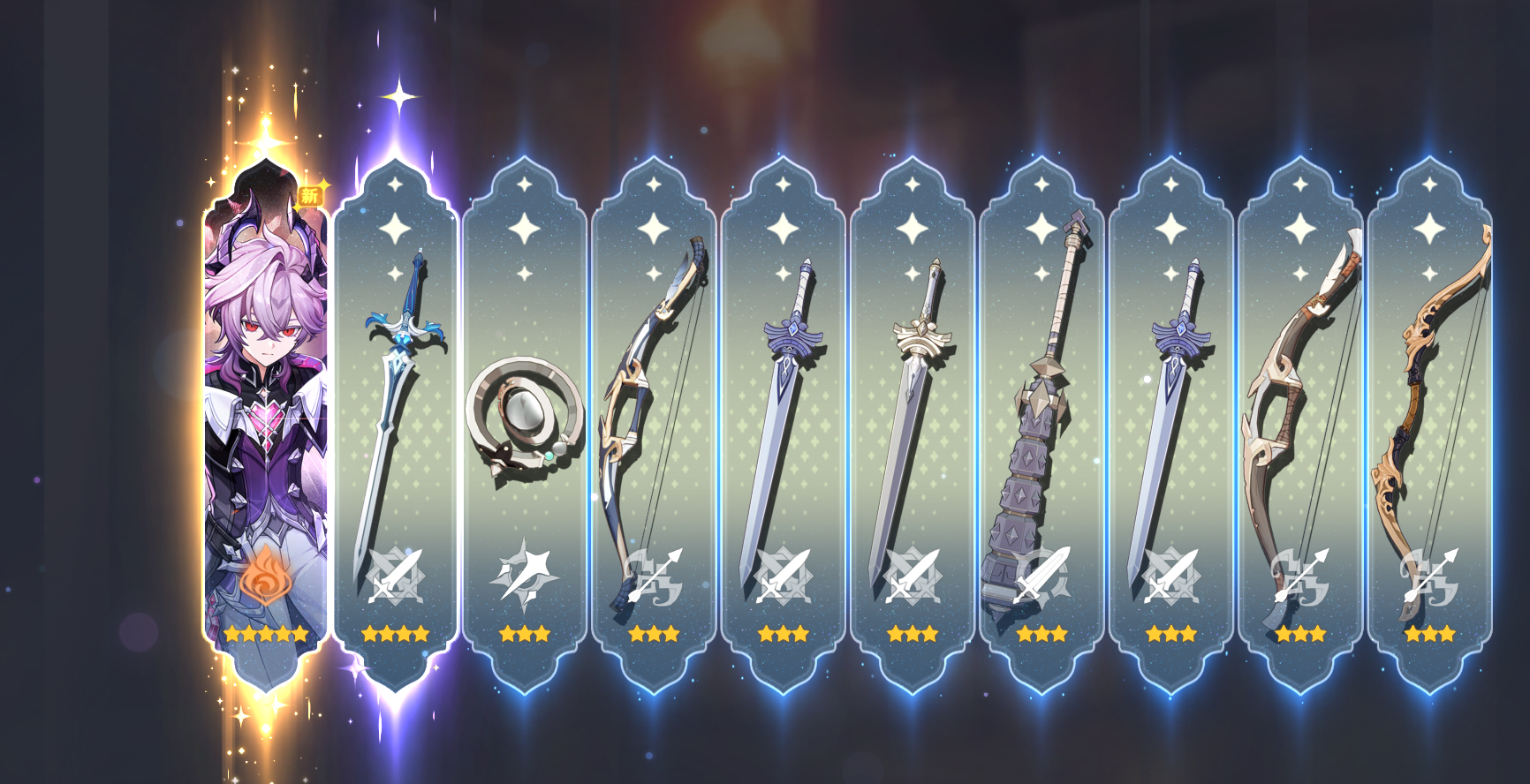Select the brown and cream bow card
The image size is (1530, 784).
(1300, 415)
